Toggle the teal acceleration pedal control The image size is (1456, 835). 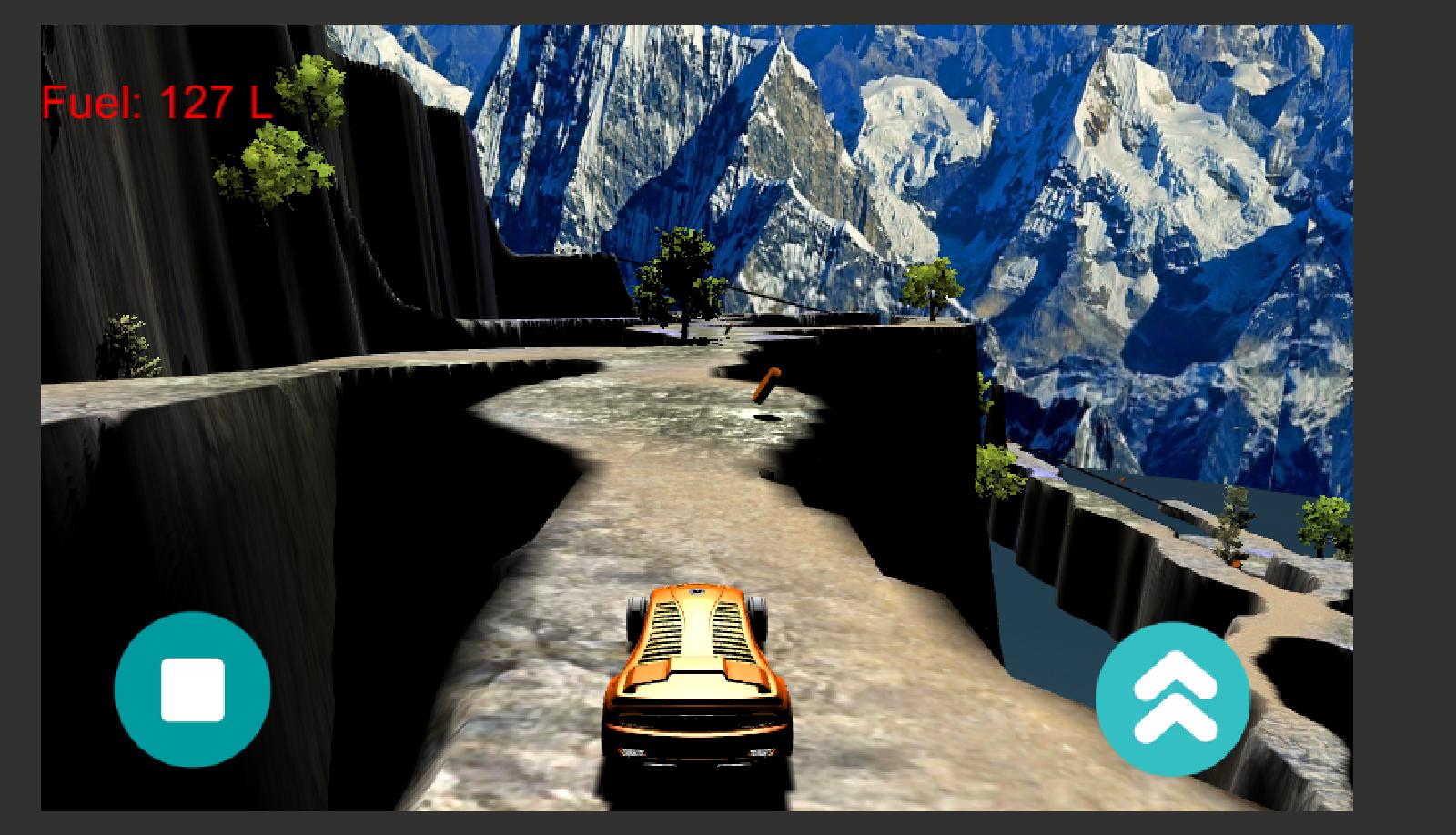1172,699
